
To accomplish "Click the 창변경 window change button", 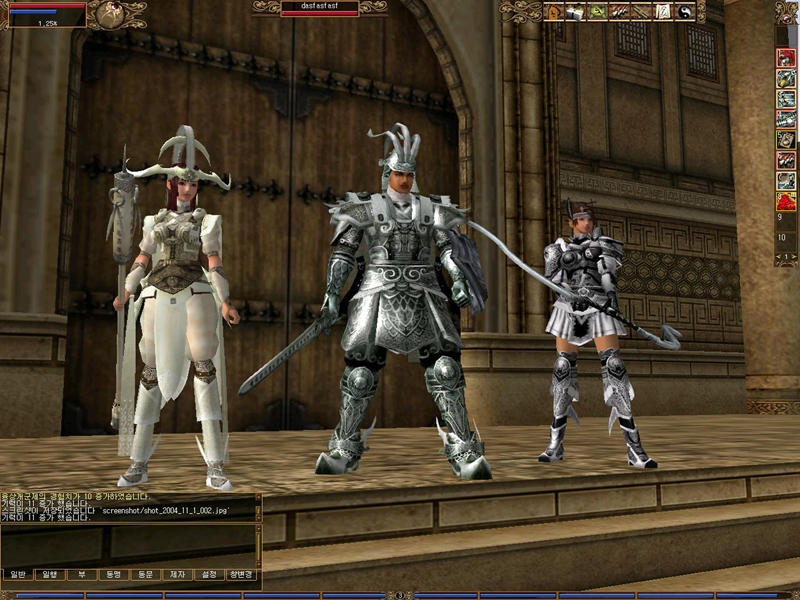I will [241, 575].
